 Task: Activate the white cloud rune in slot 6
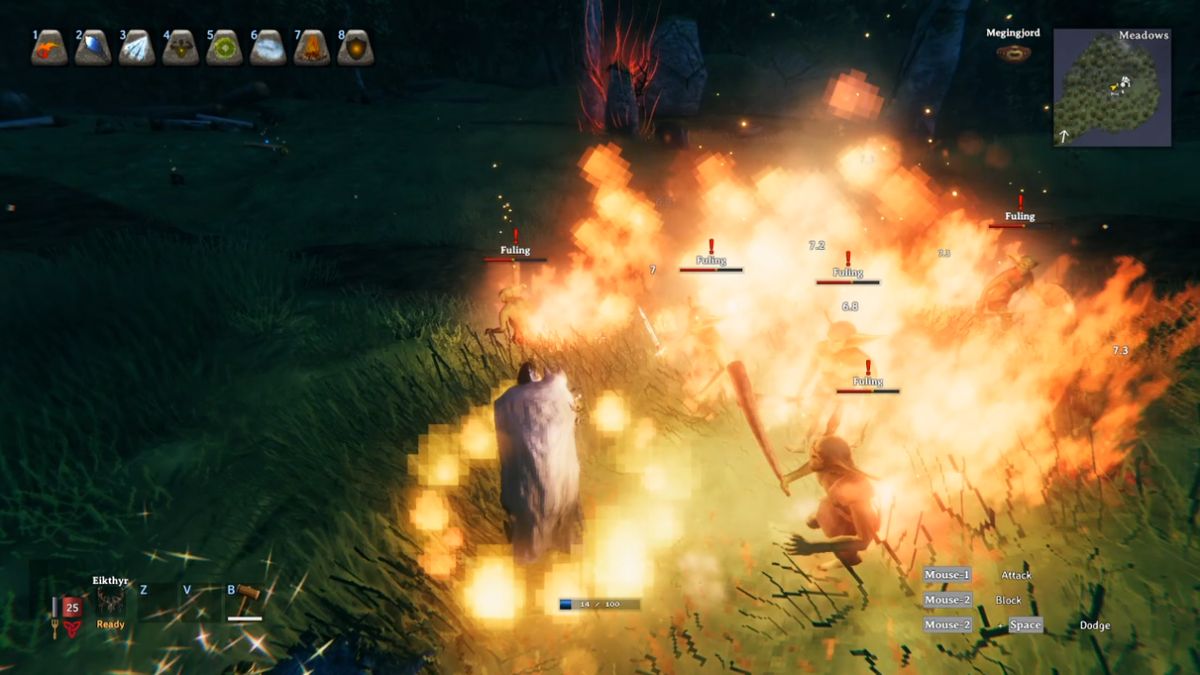point(268,48)
